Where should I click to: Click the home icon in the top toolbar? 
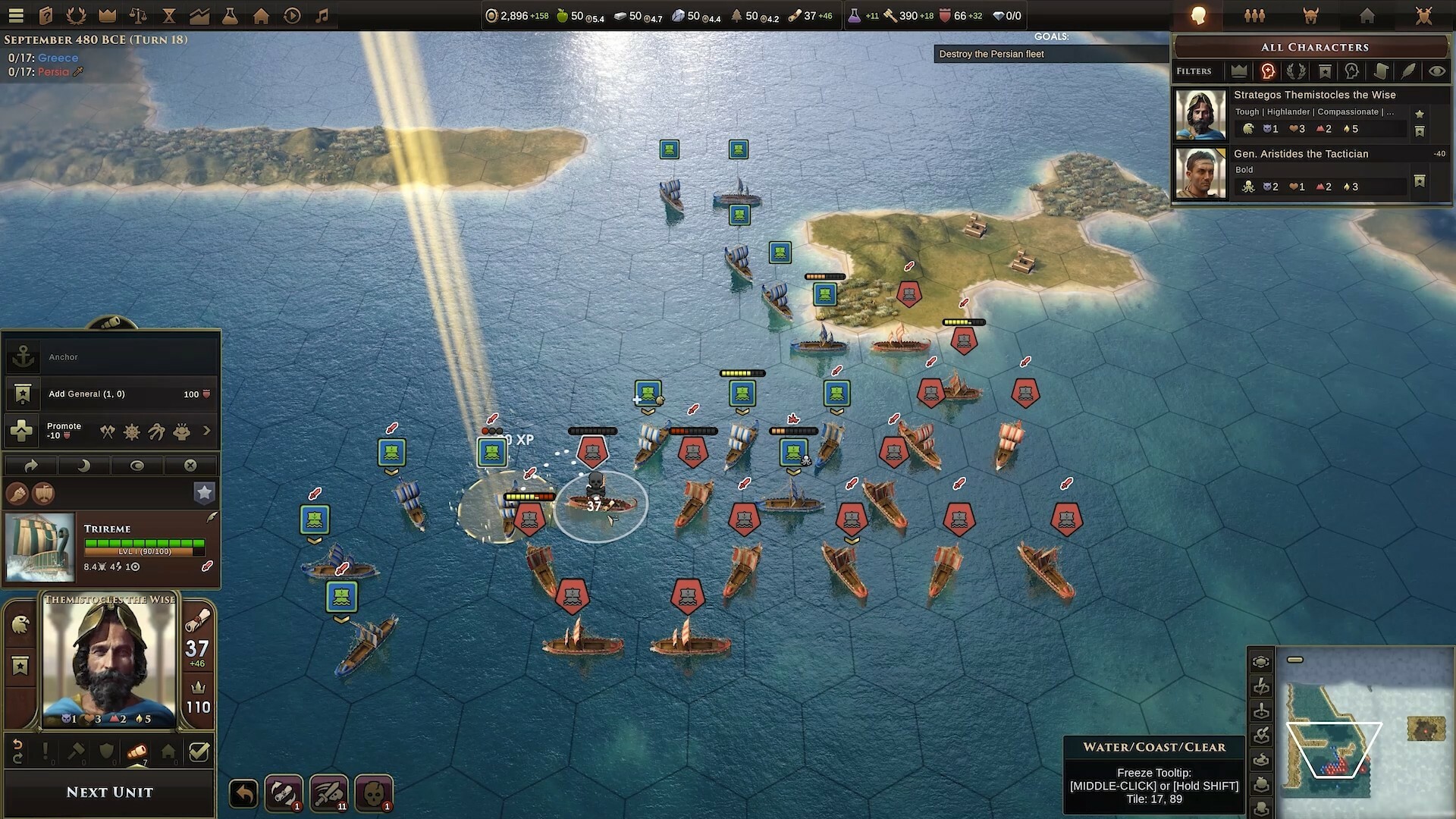(261, 15)
